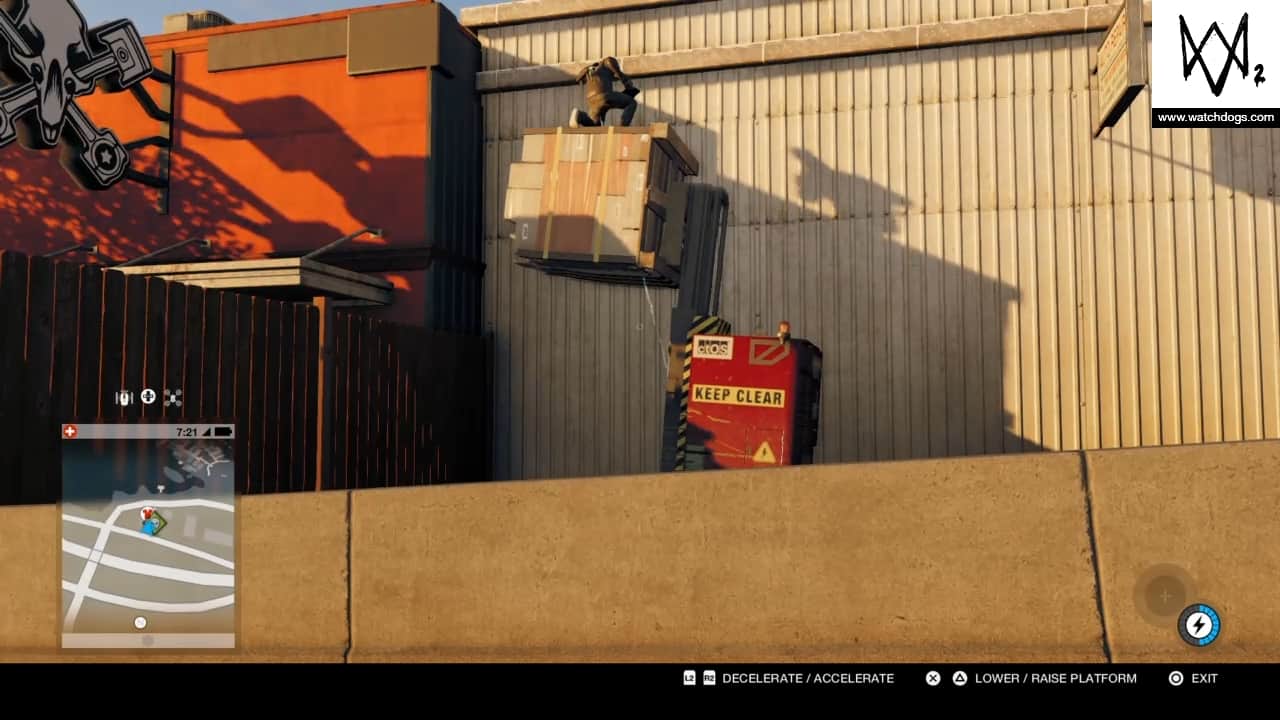Click the D-pad cross icon above the minimap

pos(148,396)
